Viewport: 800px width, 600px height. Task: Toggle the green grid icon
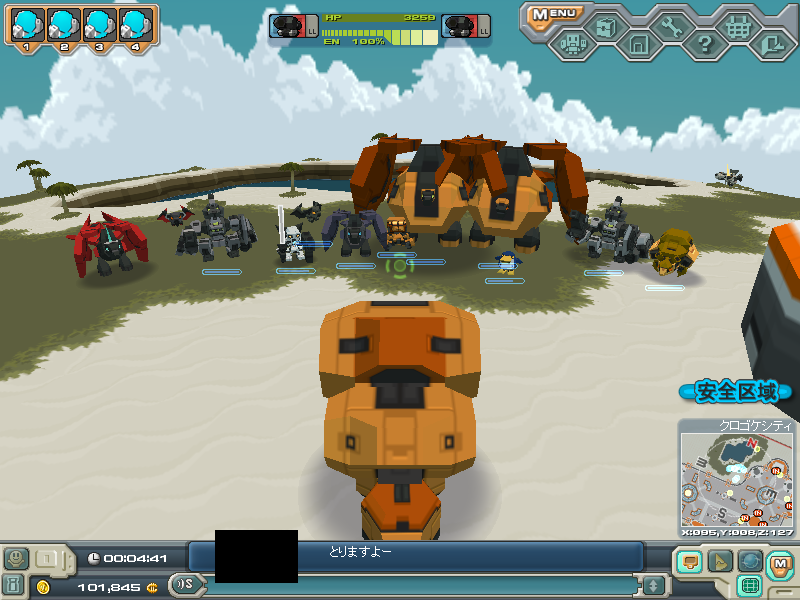tap(748, 585)
